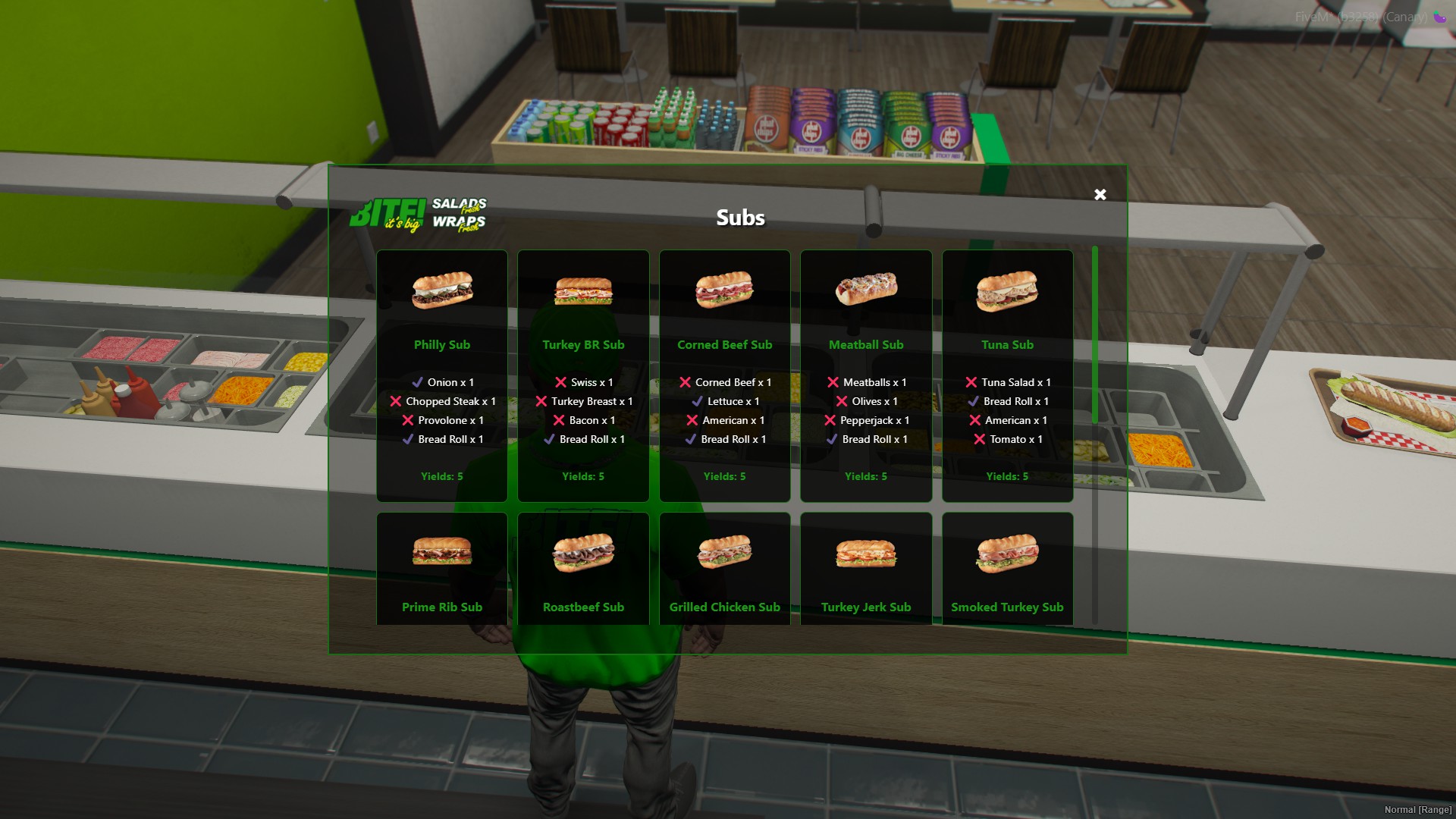Click the Tuna Sub sandwich image
Image resolution: width=1456 pixels, height=819 pixels.
coord(1007,292)
